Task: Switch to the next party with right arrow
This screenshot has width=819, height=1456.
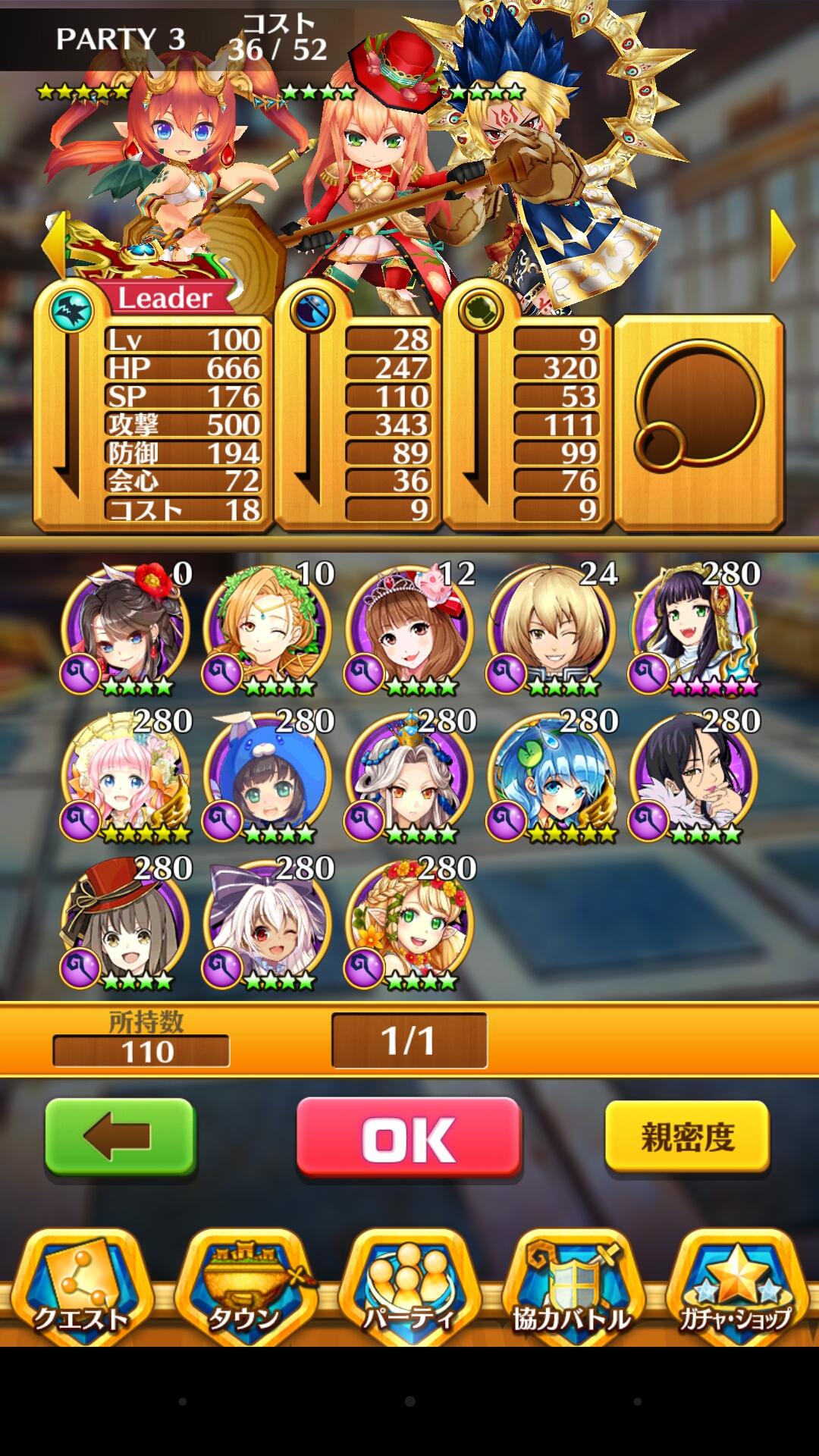Action: pyautogui.click(x=783, y=245)
